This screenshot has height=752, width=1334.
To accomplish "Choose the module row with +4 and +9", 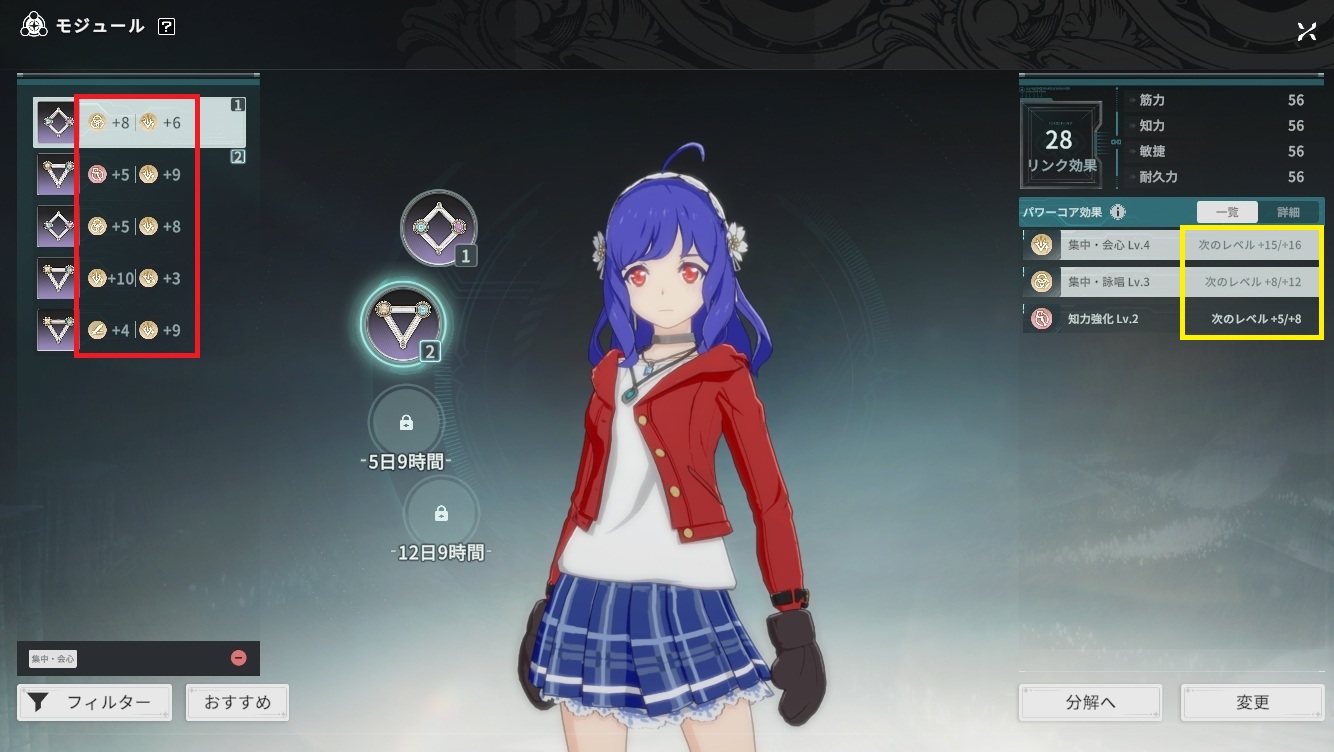I will tap(140, 330).
